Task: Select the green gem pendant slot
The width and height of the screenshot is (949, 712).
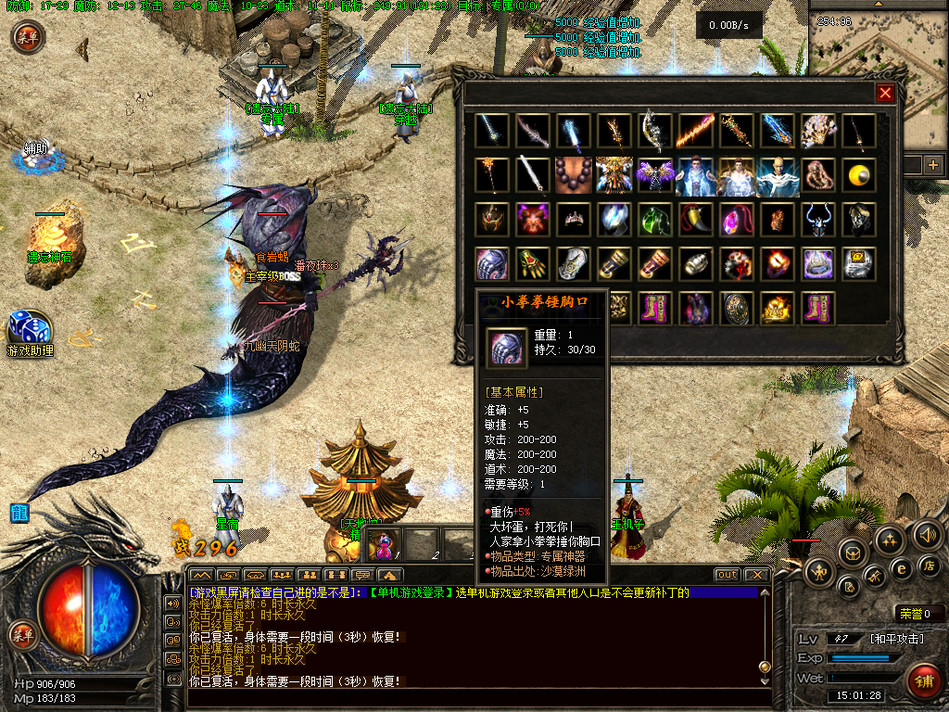Action: point(655,220)
